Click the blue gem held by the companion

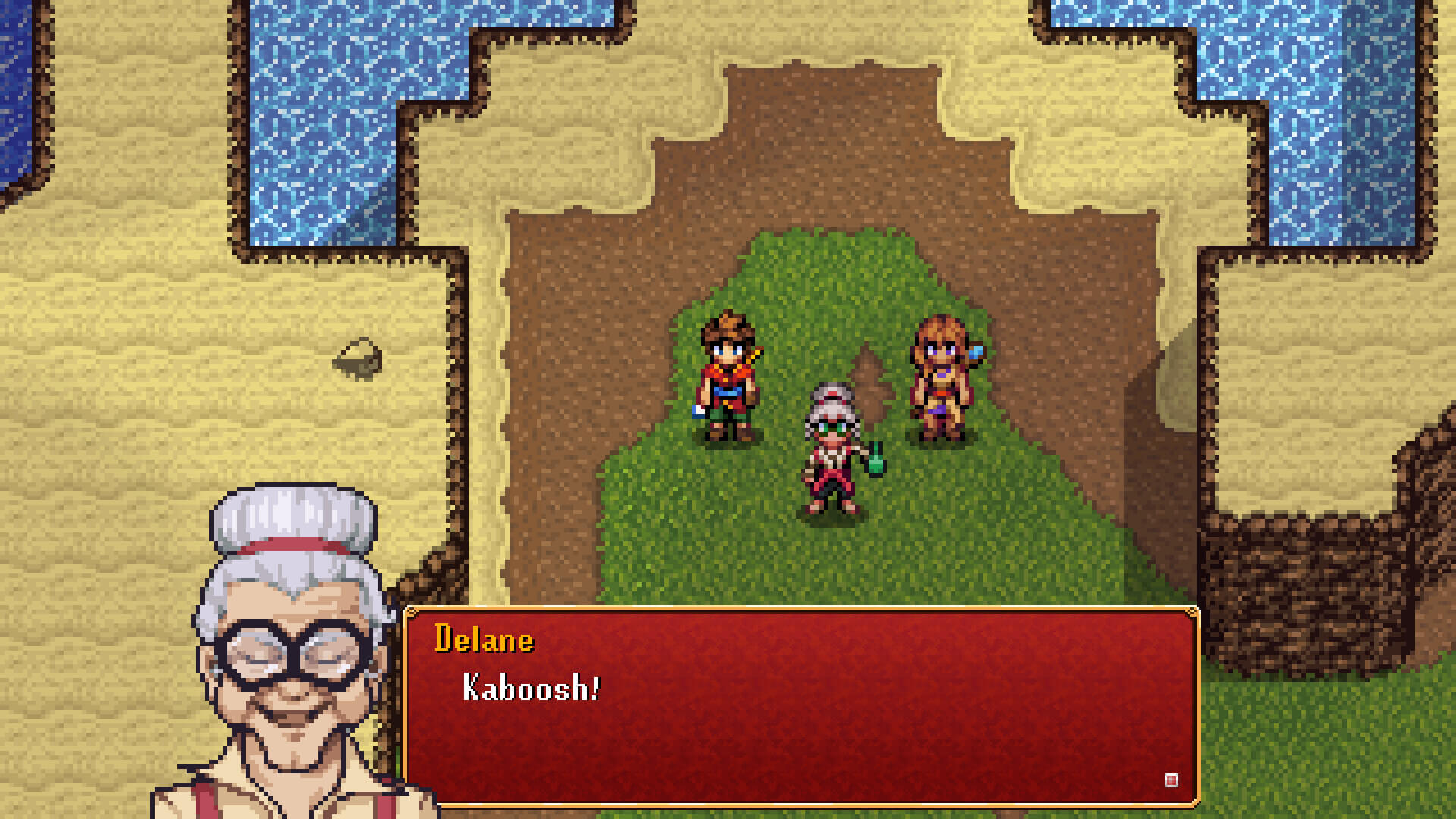pyautogui.click(x=976, y=353)
